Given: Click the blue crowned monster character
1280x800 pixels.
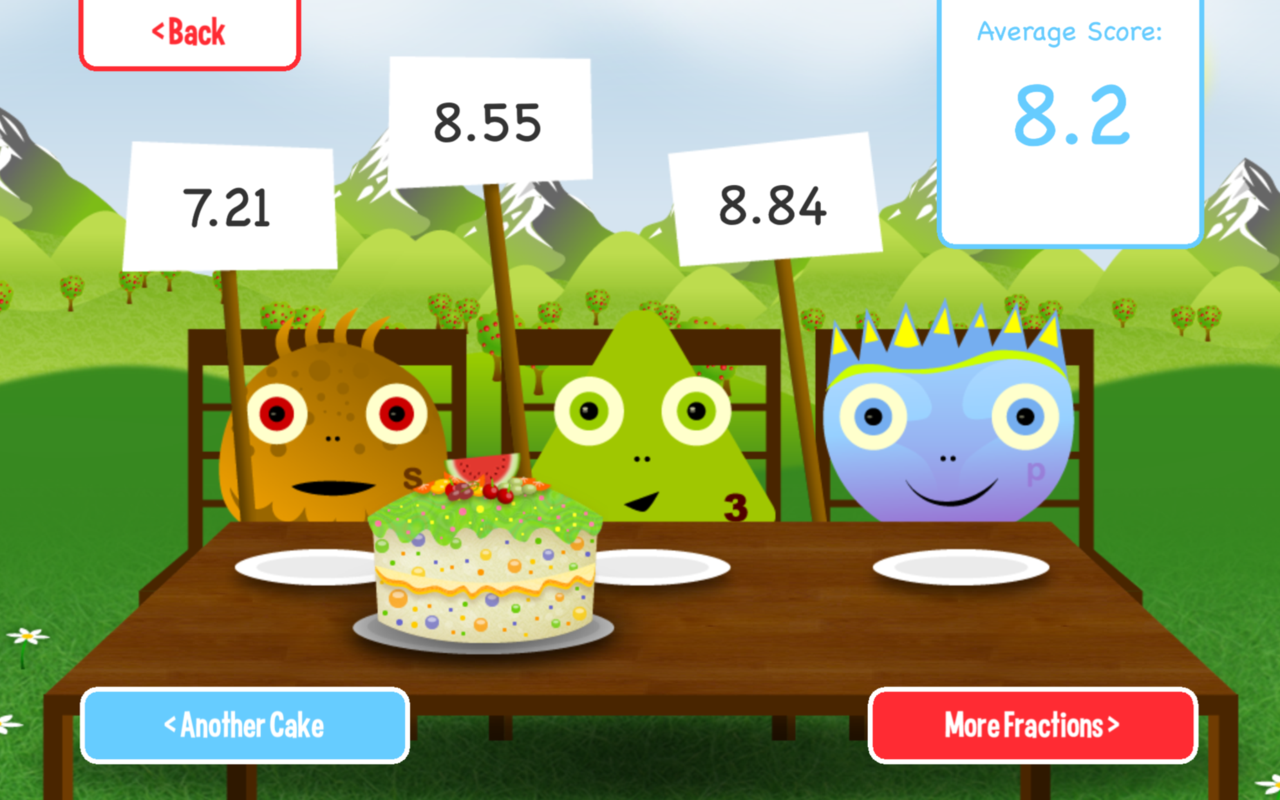Looking at the screenshot, I should coord(945,430).
